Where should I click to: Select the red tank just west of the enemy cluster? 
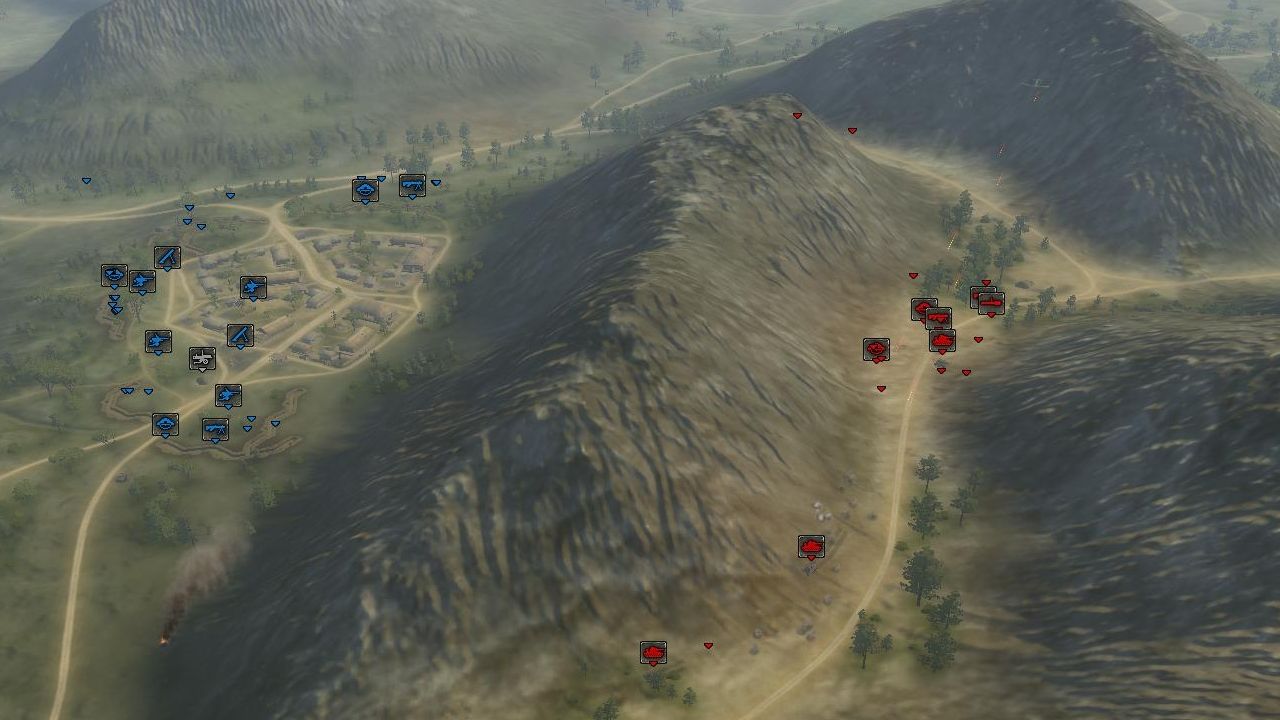pyautogui.click(x=877, y=349)
